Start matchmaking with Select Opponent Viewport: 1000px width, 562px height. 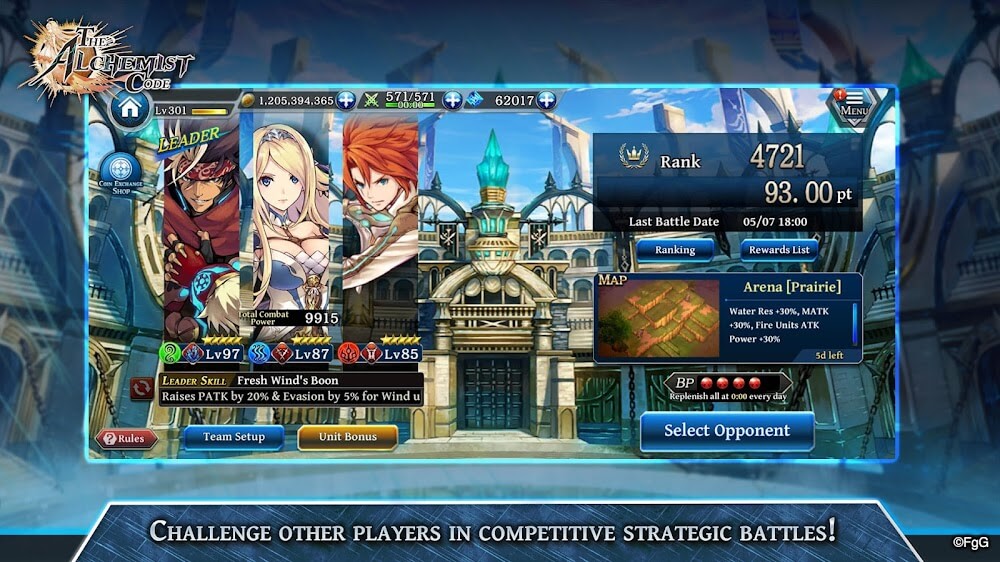(x=727, y=431)
